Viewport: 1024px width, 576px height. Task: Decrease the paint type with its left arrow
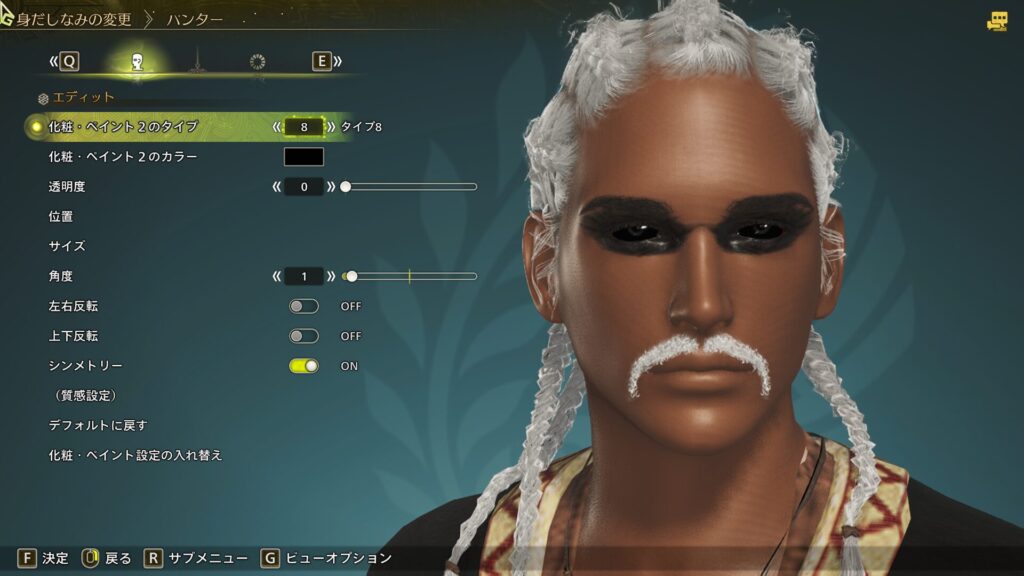click(276, 127)
